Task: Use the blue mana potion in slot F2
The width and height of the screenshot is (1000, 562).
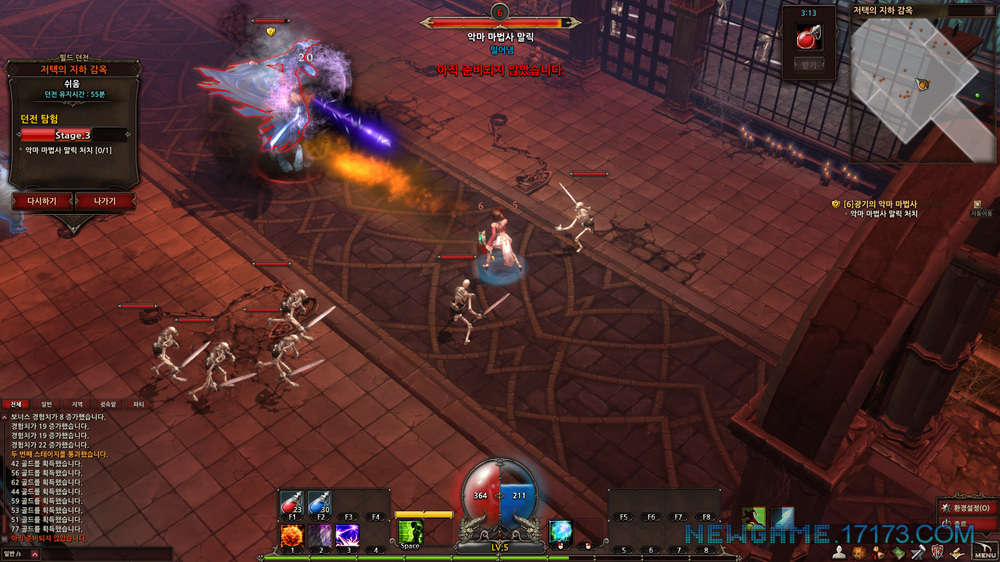Action: [320, 505]
